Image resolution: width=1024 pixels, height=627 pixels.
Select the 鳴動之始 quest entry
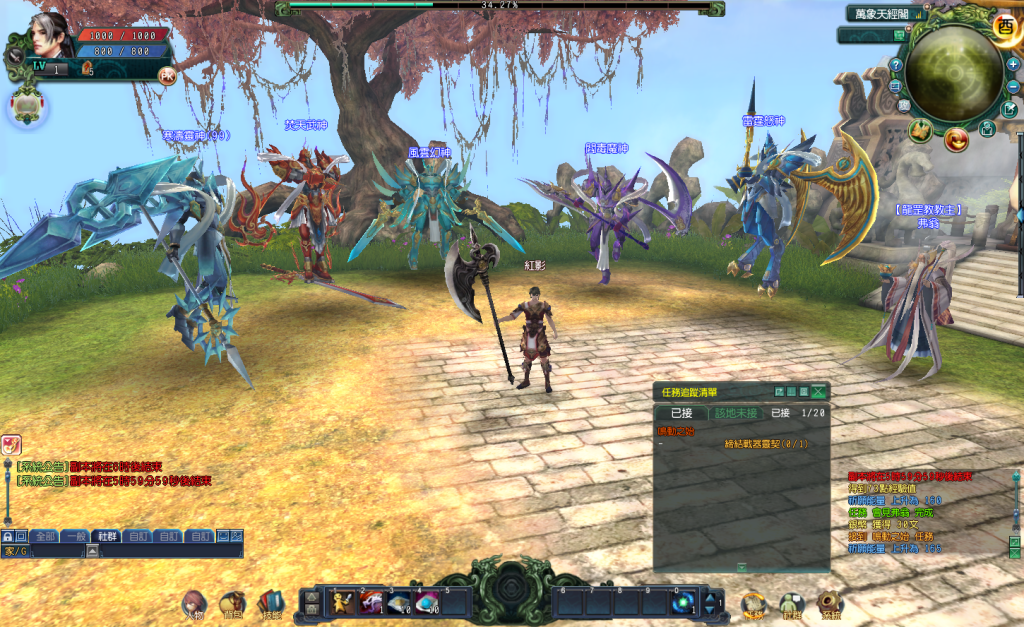pos(674,430)
